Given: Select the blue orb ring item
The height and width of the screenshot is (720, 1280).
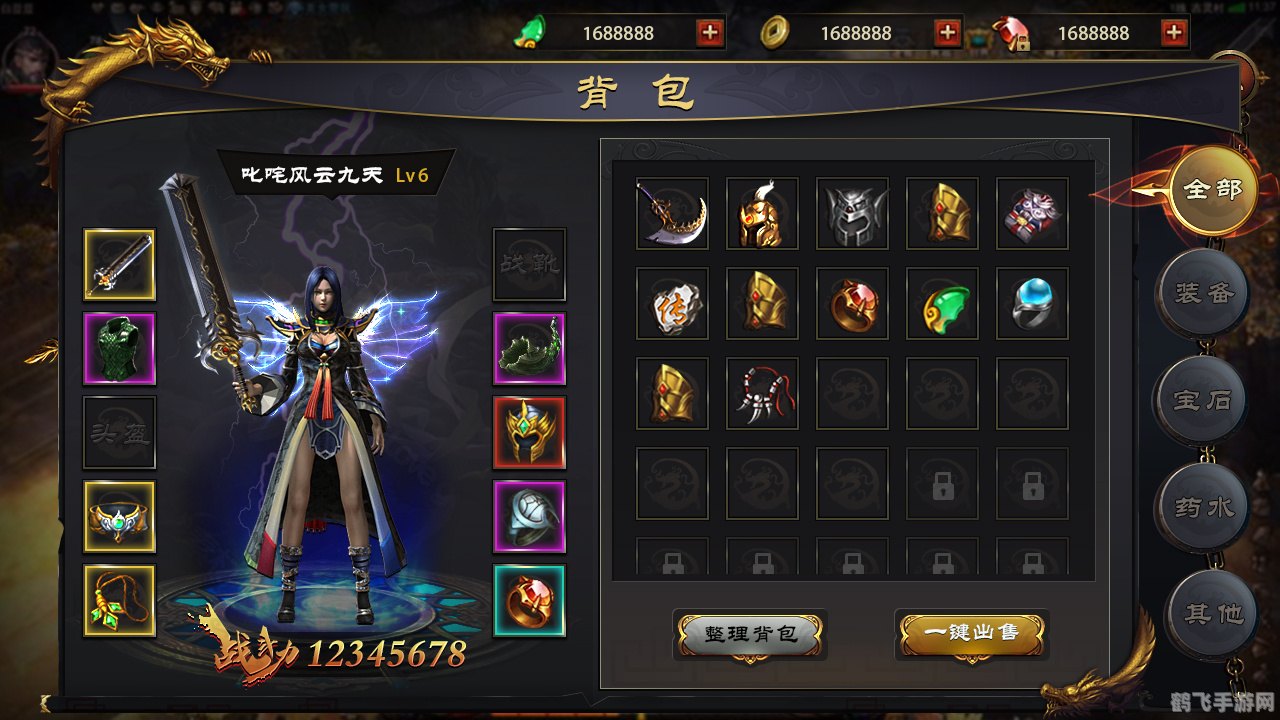Looking at the screenshot, I should click(1032, 303).
